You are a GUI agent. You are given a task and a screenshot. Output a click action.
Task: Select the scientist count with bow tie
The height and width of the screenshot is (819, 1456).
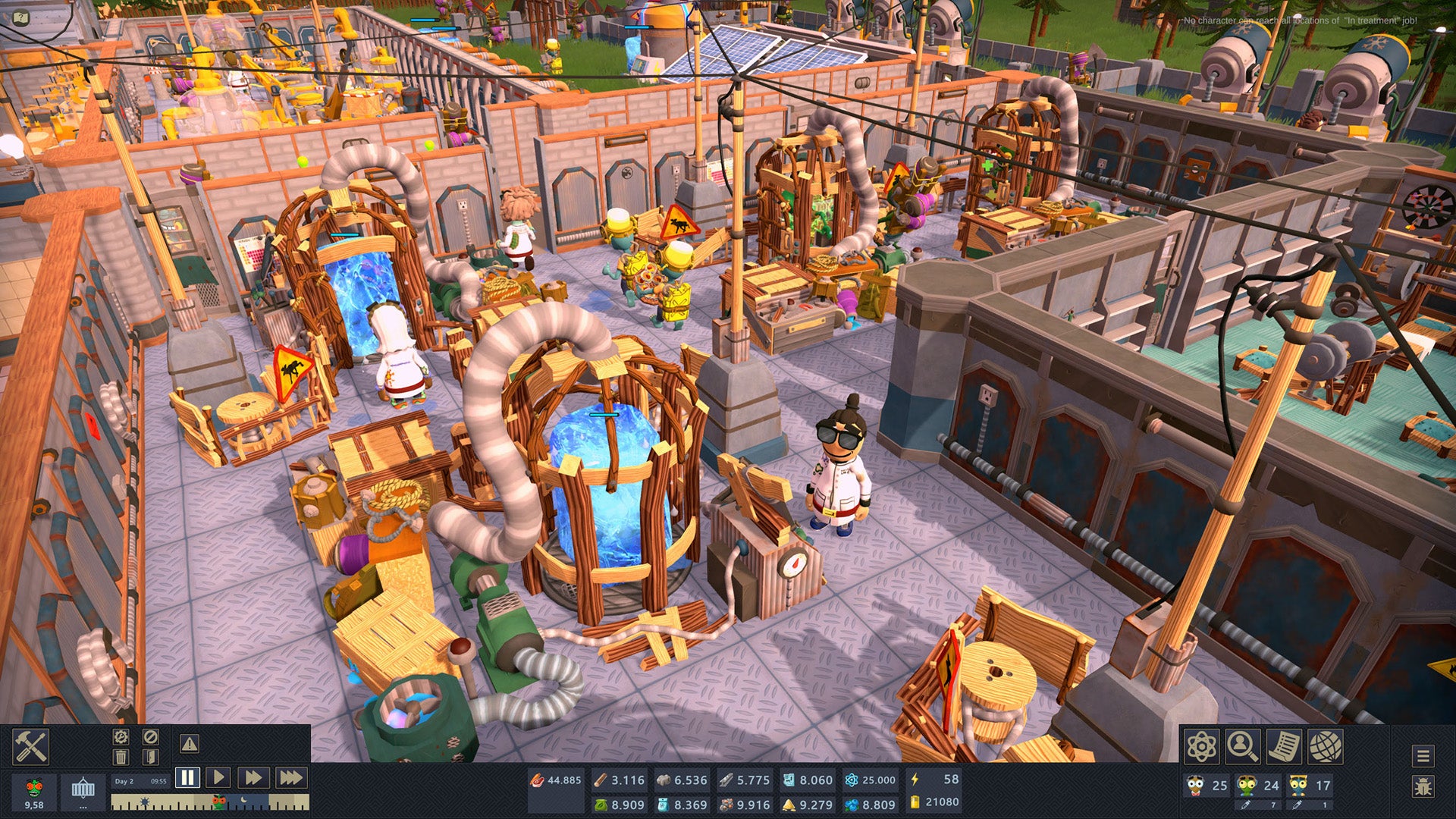coord(1204,786)
